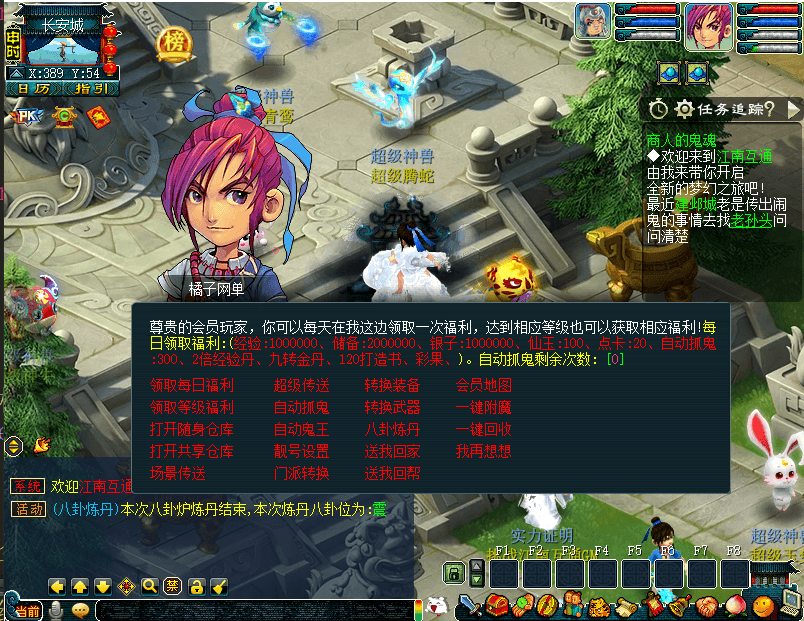
Task: Select the 会员地图 option
Action: click(484, 385)
